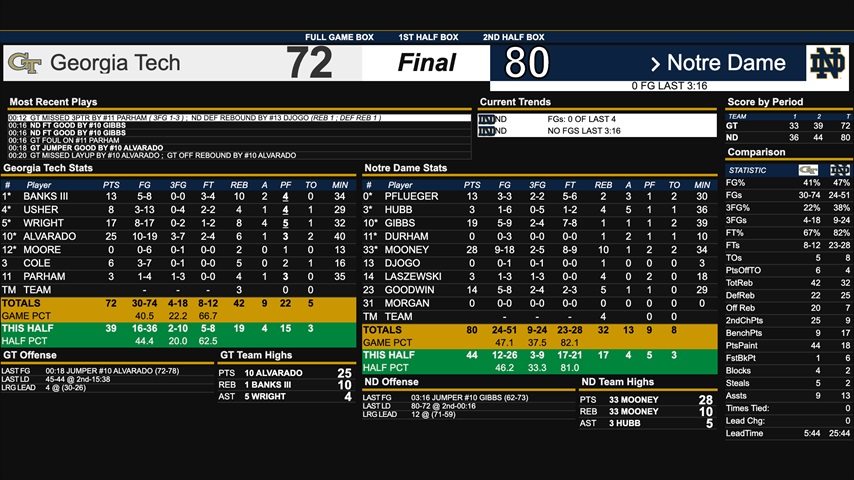Screen dimensions: 854x480
Task: Switch to the 1st Half Box
Action: pyautogui.click(x=426, y=37)
